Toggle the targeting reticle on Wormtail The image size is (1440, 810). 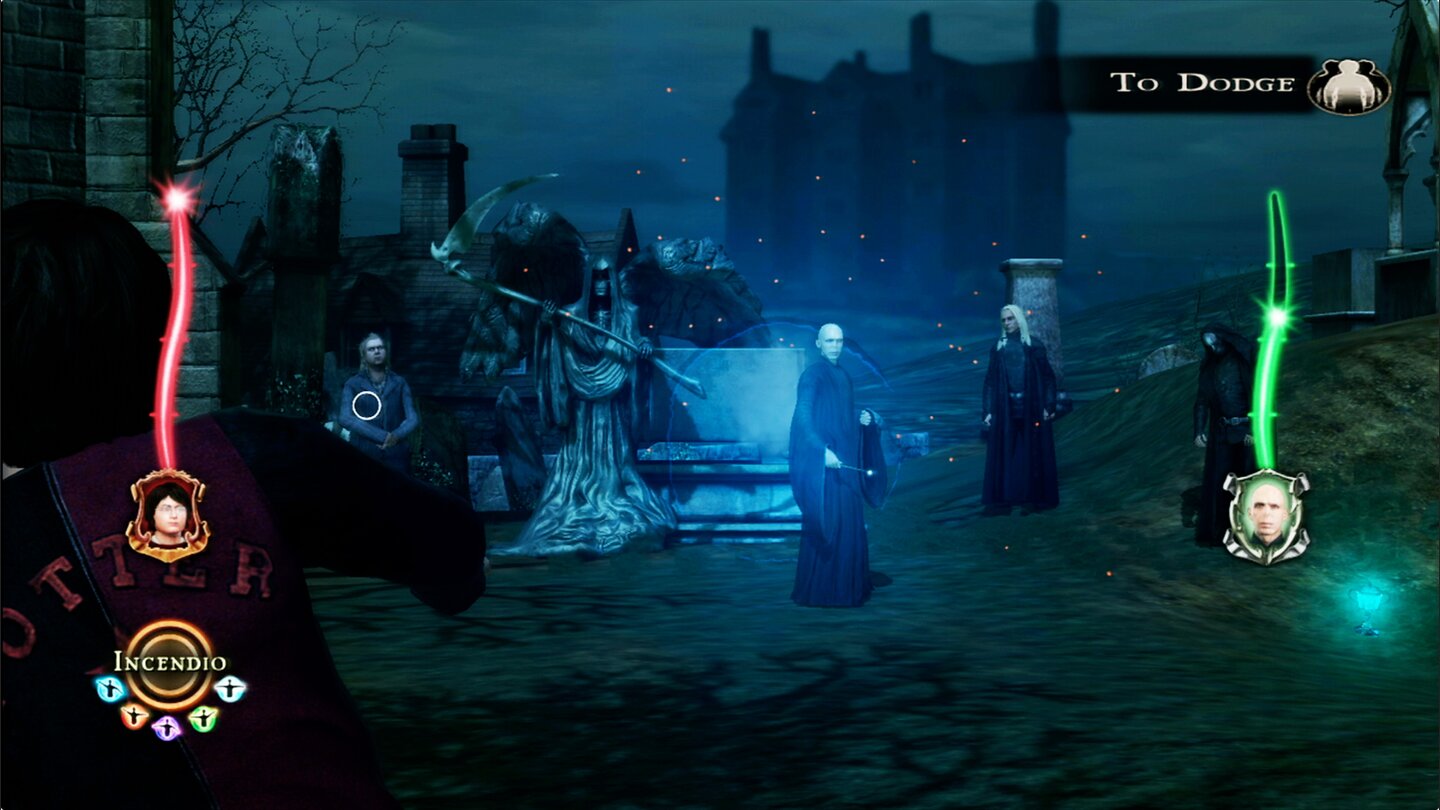(366, 404)
